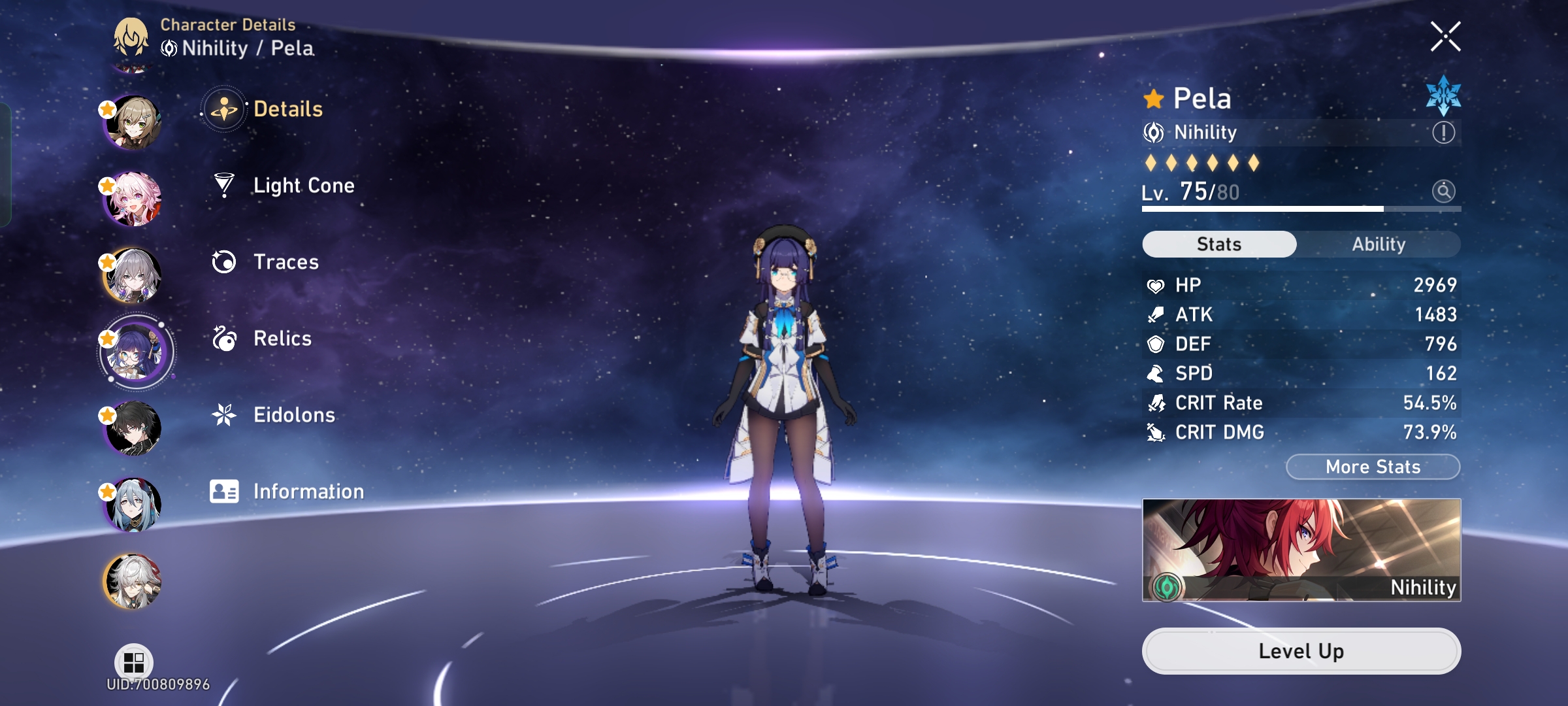1568x706 pixels.
Task: Stay on the Stats tab
Action: [1218, 243]
